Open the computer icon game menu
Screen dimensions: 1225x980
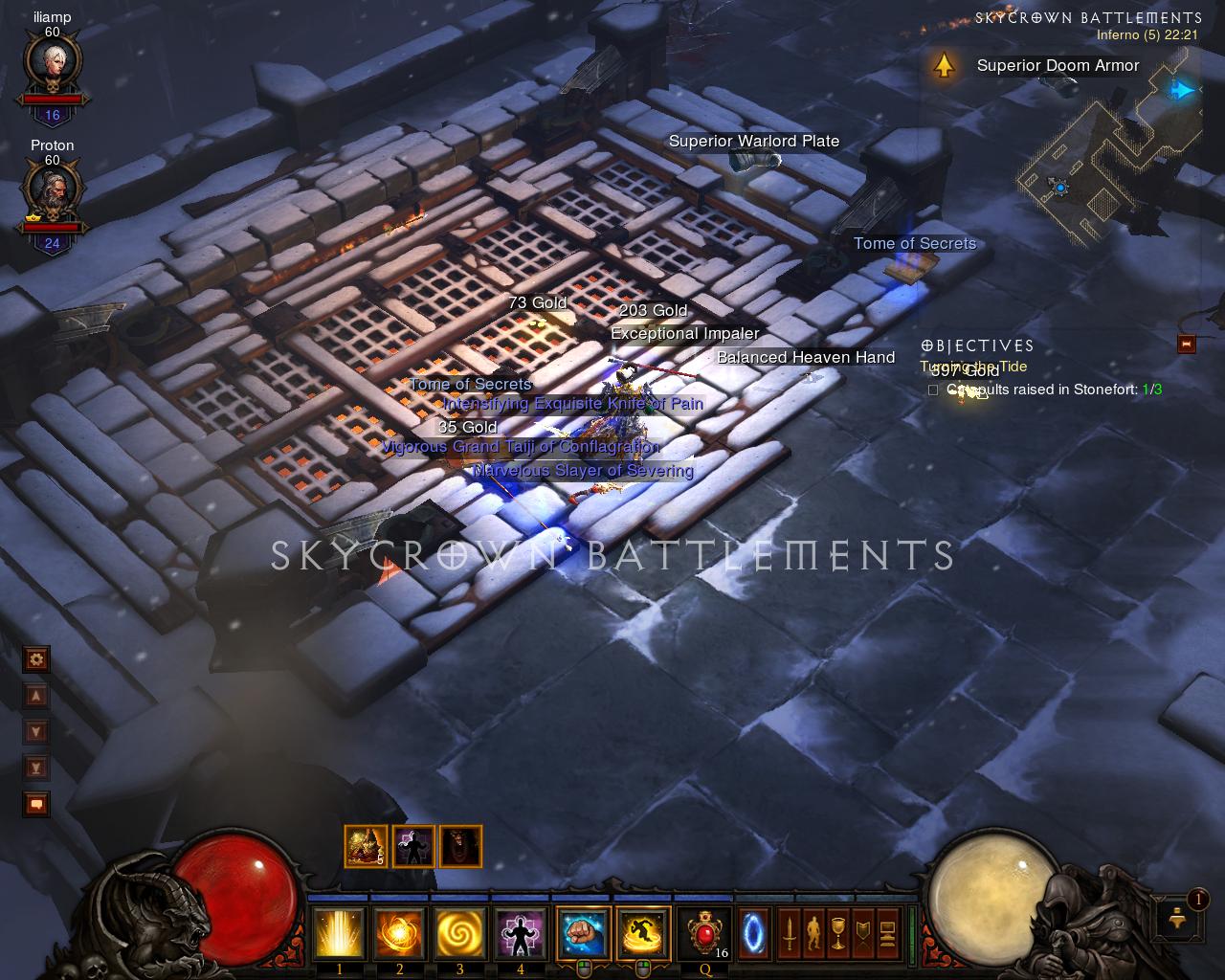(886, 933)
